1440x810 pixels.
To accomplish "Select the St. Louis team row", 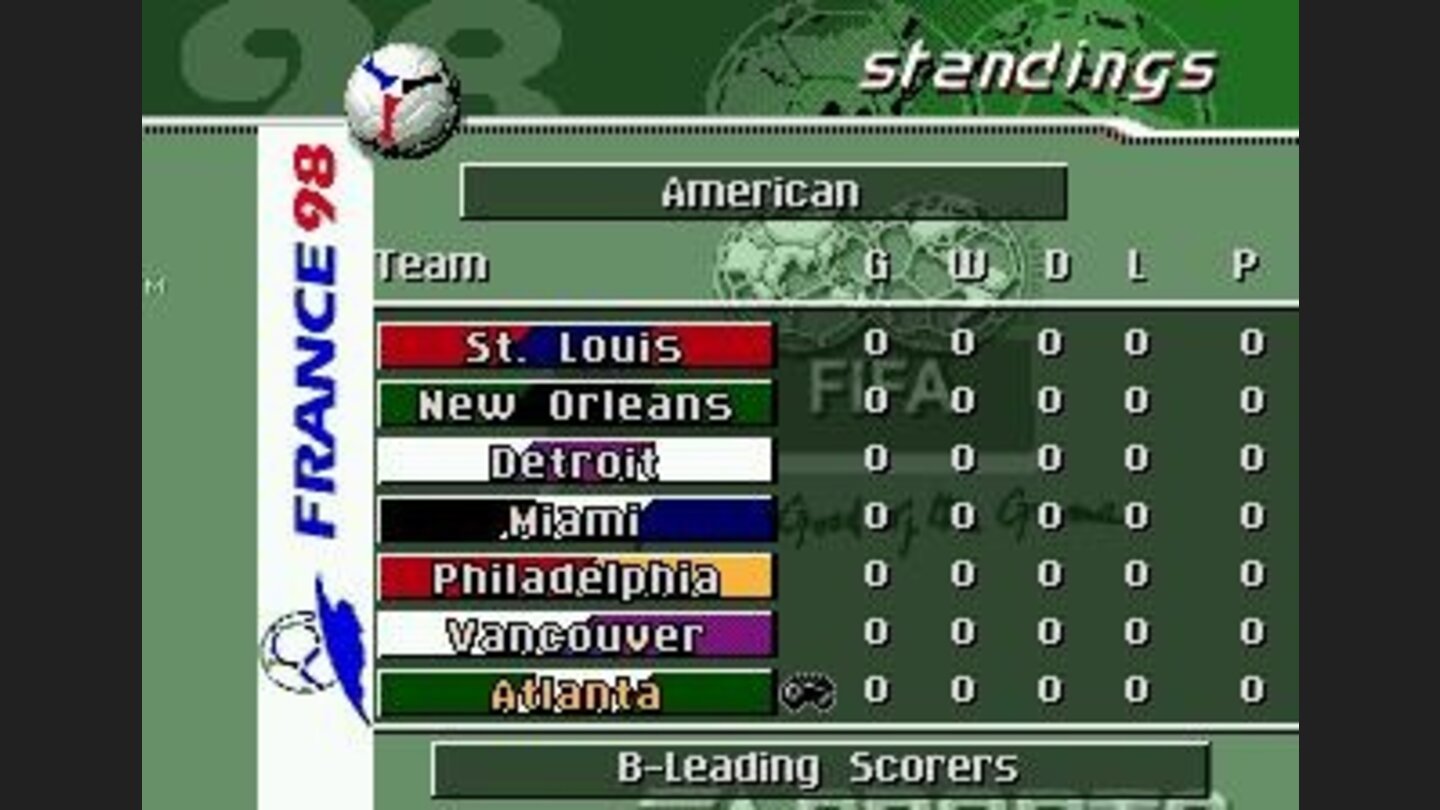I will 576,345.
